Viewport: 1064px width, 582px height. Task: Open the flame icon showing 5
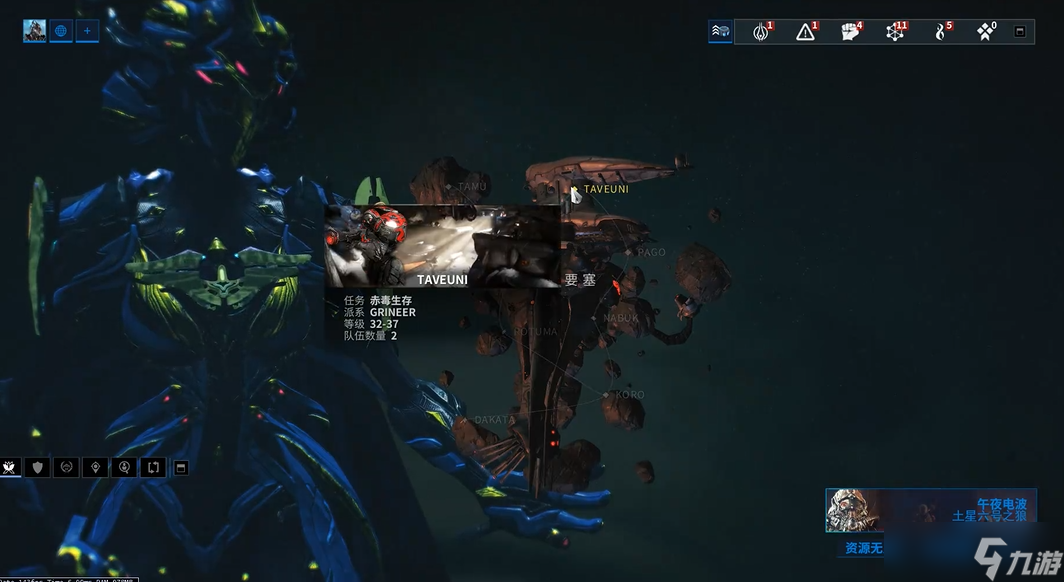point(941,32)
